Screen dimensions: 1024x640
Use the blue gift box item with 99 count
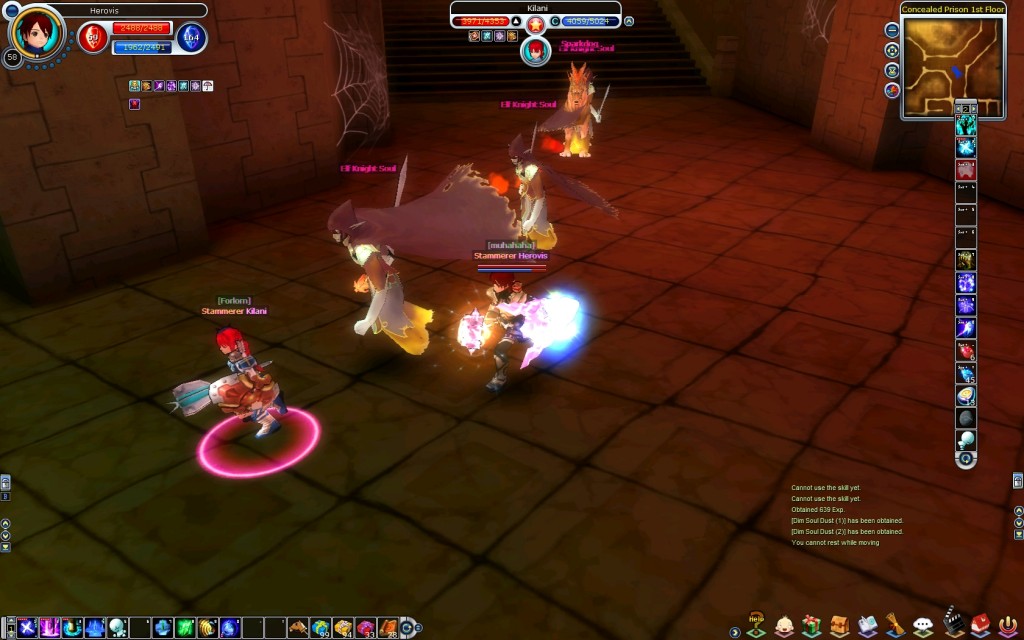pyautogui.click(x=320, y=628)
